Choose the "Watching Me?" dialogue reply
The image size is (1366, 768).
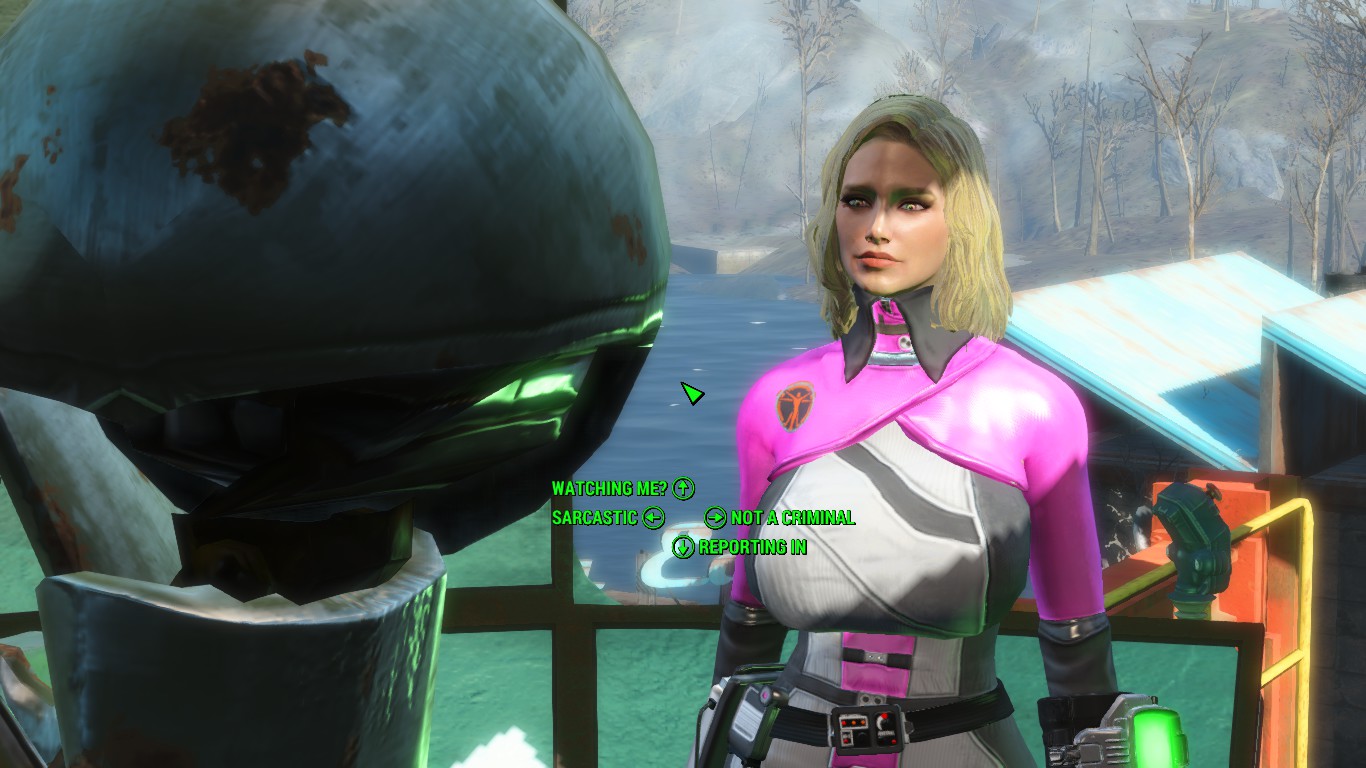[x=609, y=488]
